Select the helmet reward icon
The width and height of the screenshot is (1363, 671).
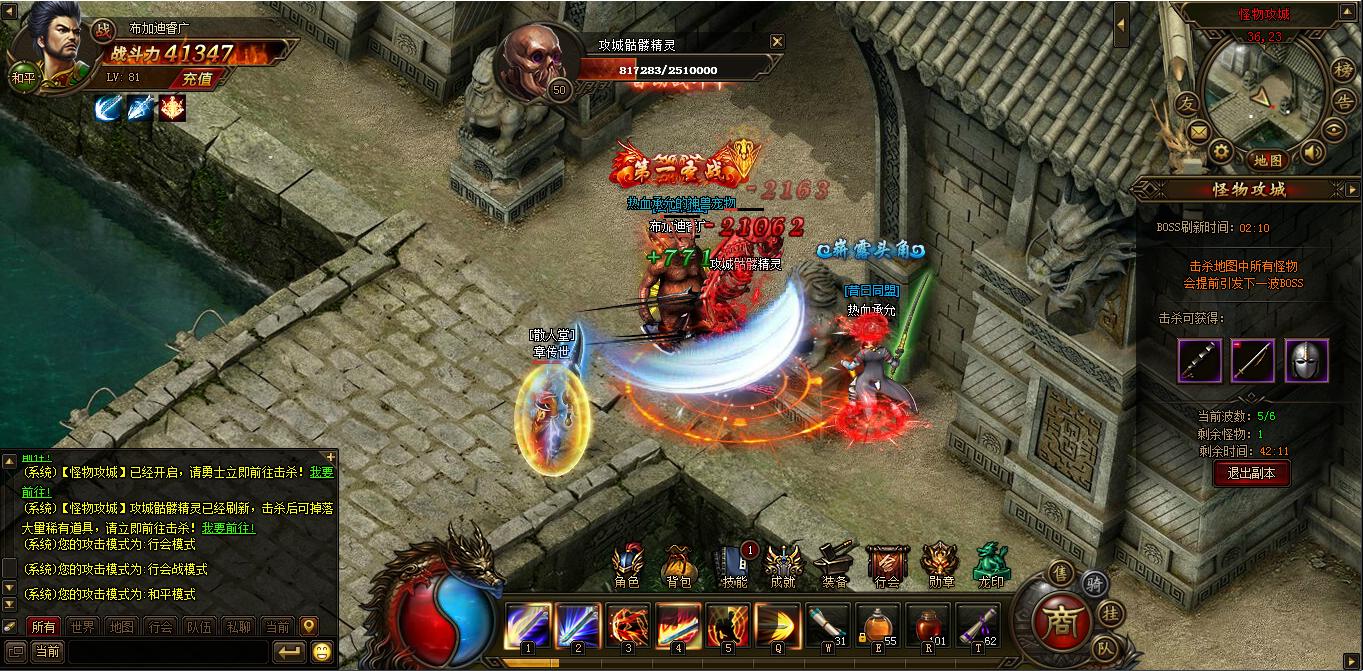coord(1306,360)
